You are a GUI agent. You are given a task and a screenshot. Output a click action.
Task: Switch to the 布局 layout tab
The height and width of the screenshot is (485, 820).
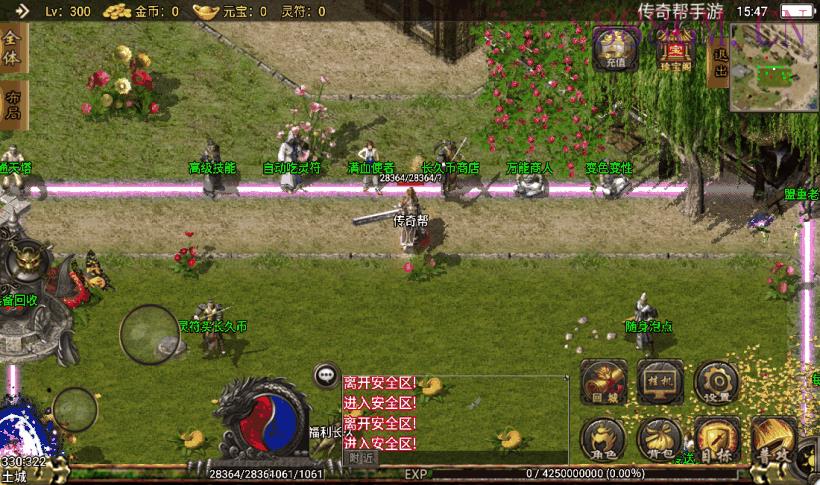(x=12, y=105)
